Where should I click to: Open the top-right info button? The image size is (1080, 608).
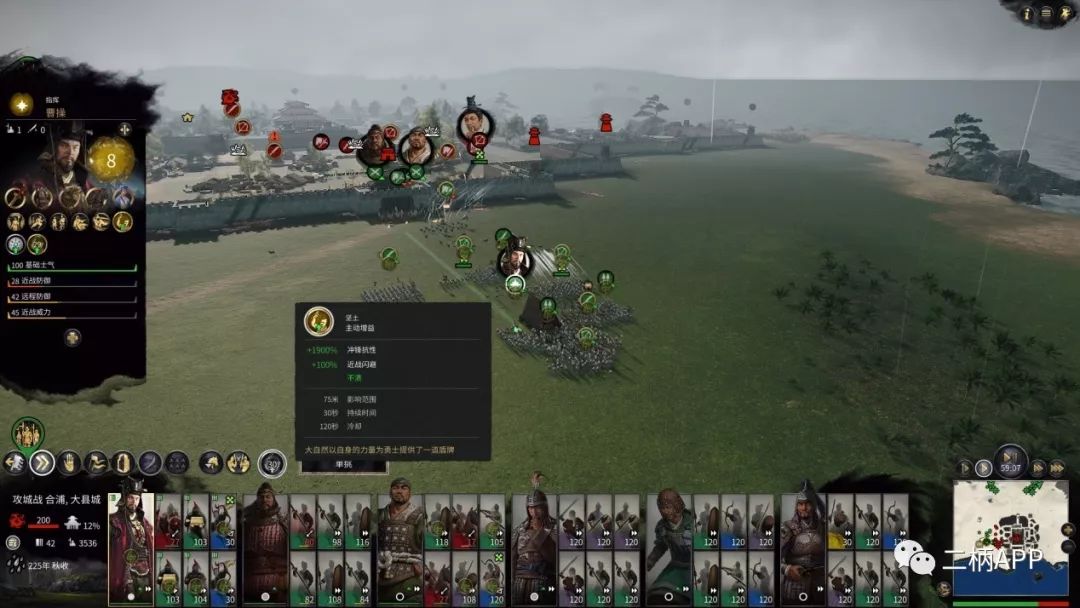[x=1027, y=13]
